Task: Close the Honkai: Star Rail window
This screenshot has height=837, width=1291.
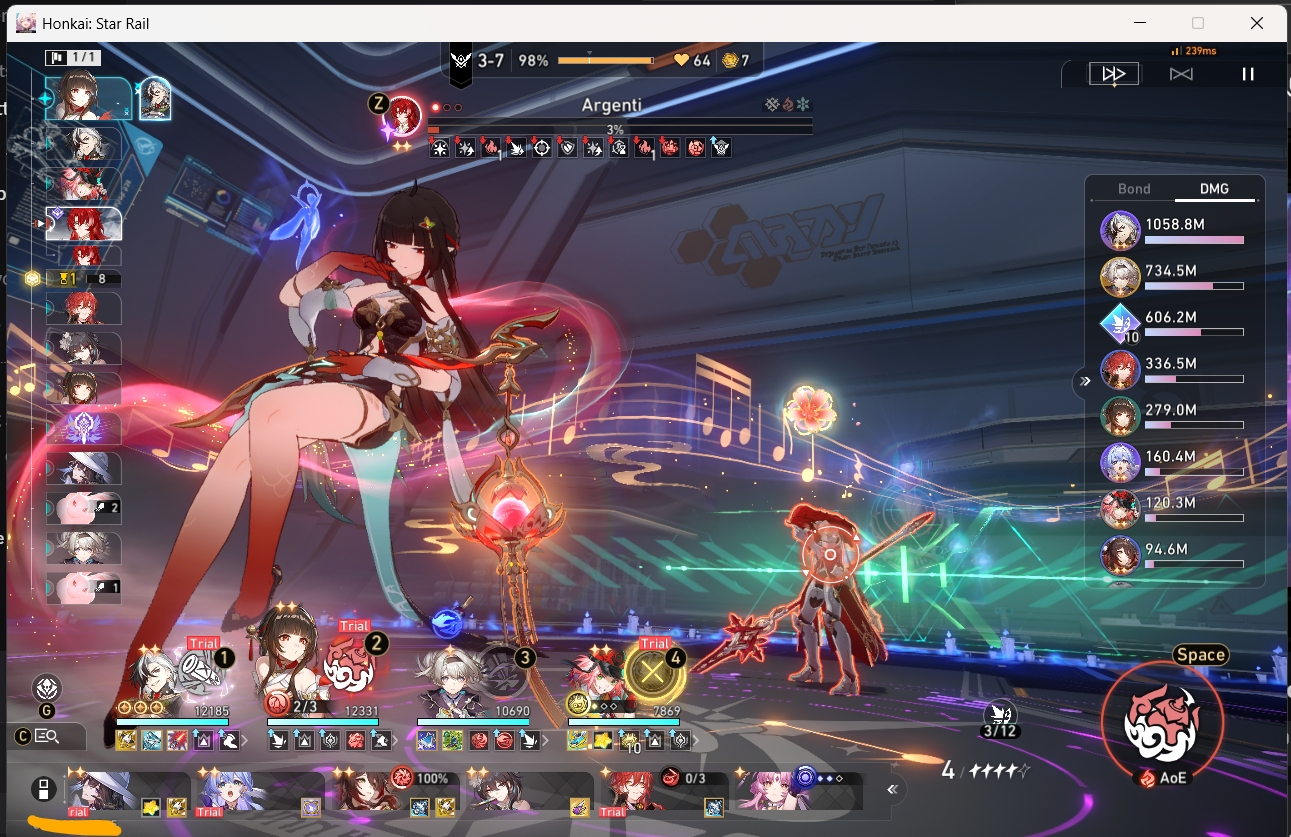Action: (x=1257, y=22)
